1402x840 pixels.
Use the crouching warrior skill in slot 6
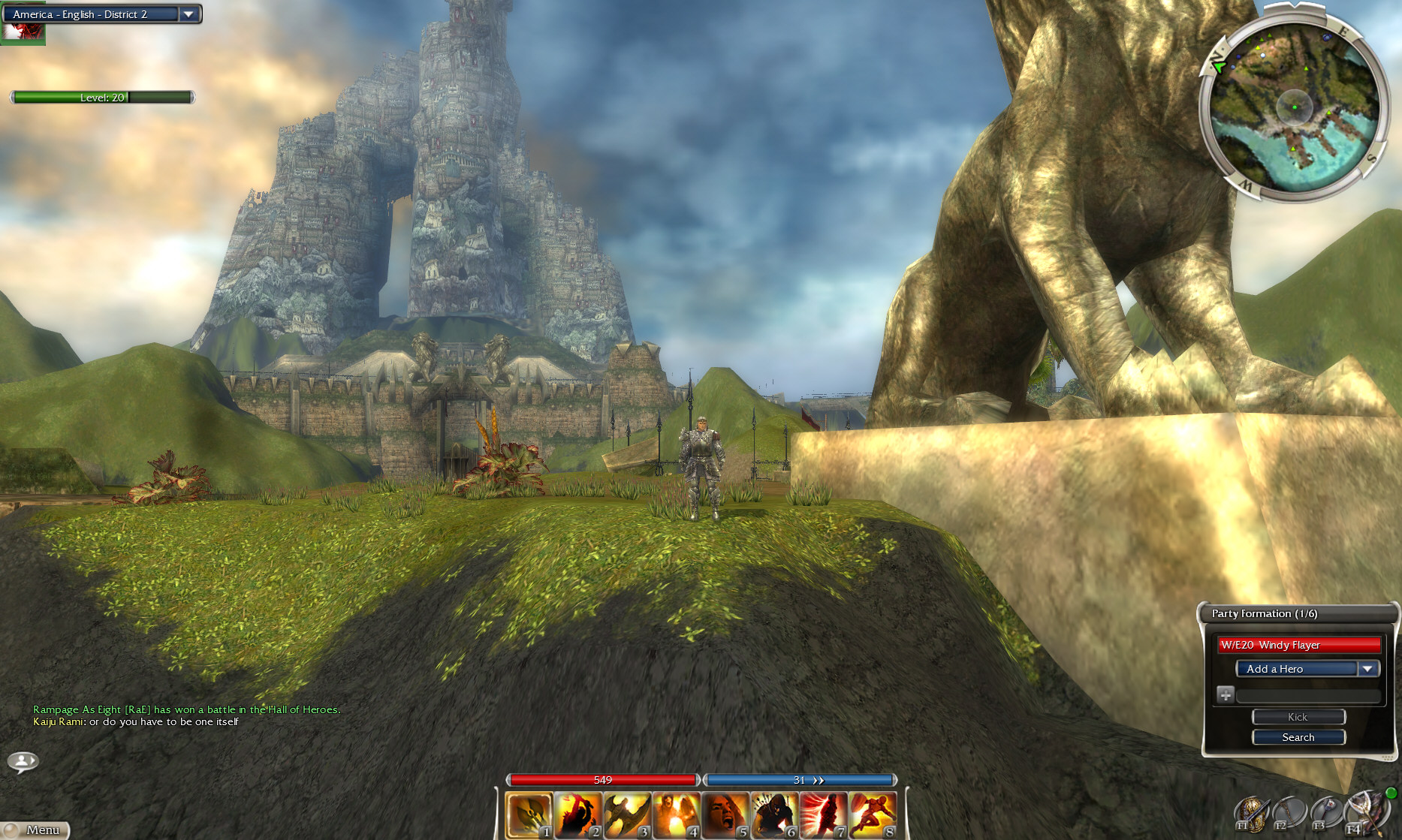coord(773,814)
